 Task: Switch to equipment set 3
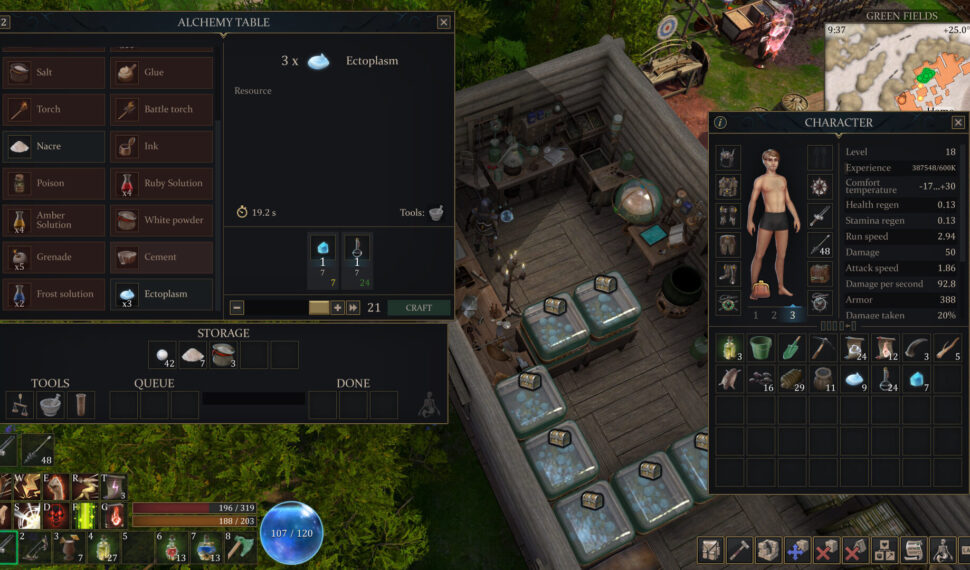792,315
